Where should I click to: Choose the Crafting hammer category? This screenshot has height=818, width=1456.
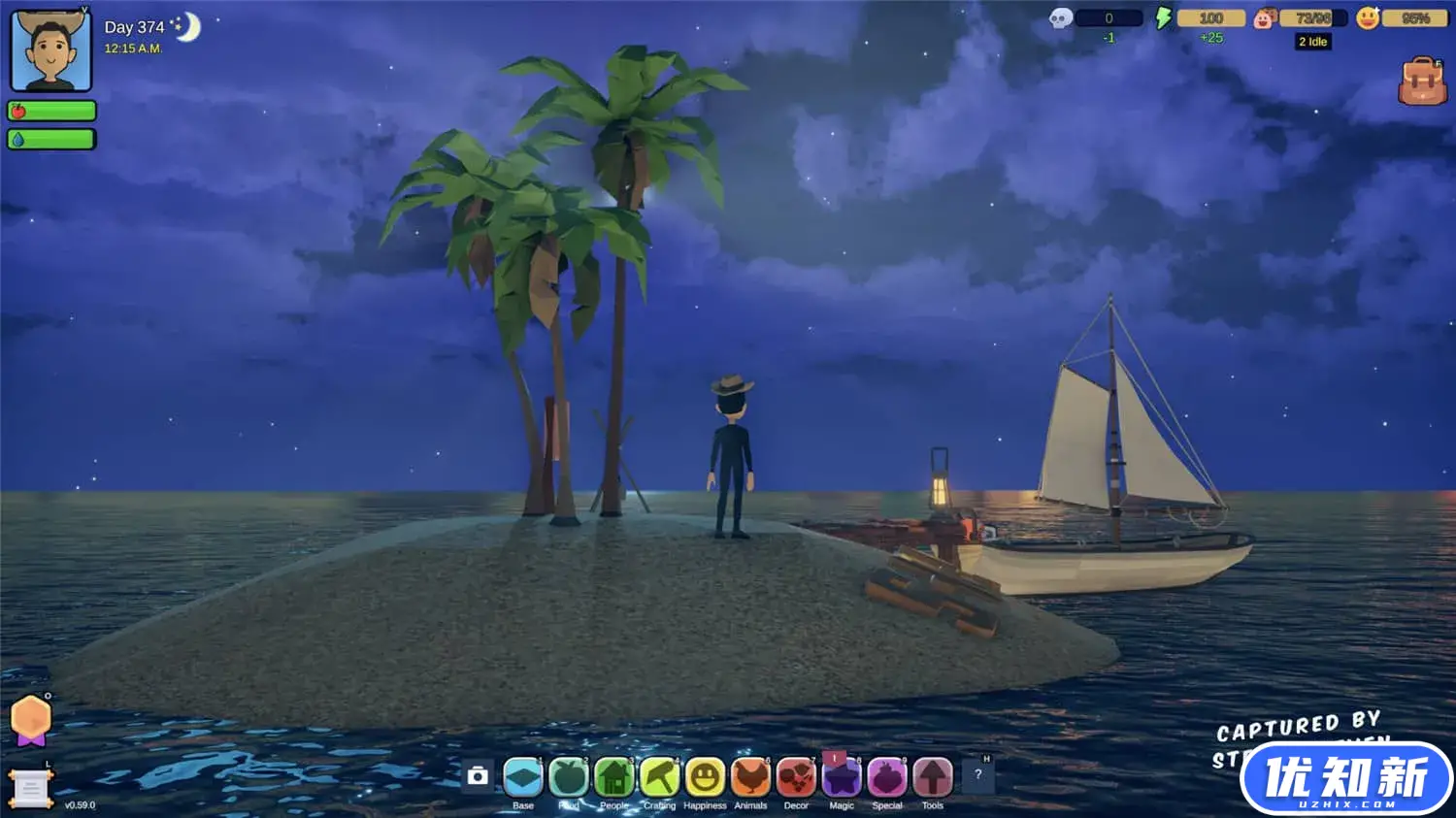point(660,777)
